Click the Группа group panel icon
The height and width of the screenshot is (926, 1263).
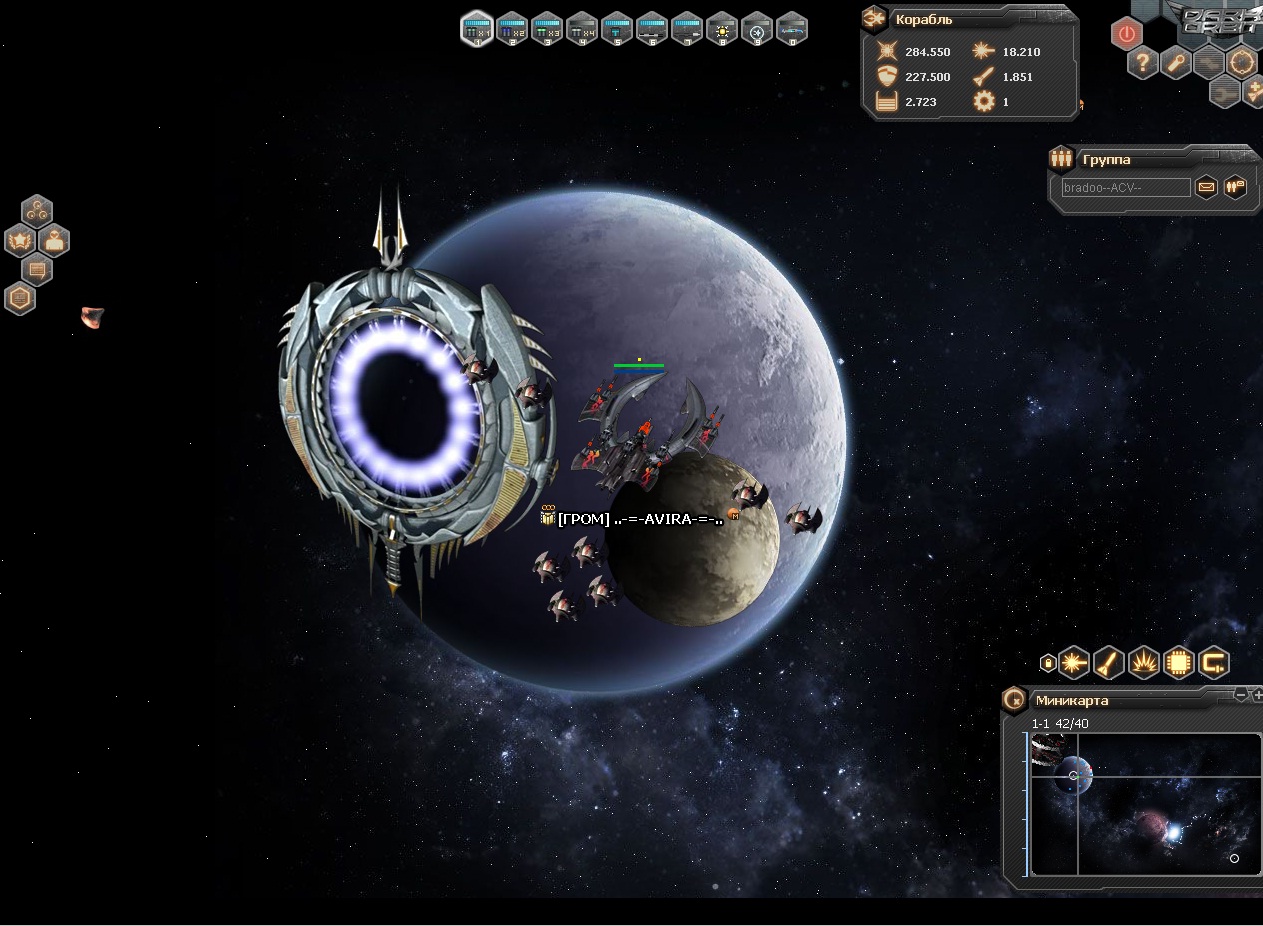pyautogui.click(x=1061, y=158)
